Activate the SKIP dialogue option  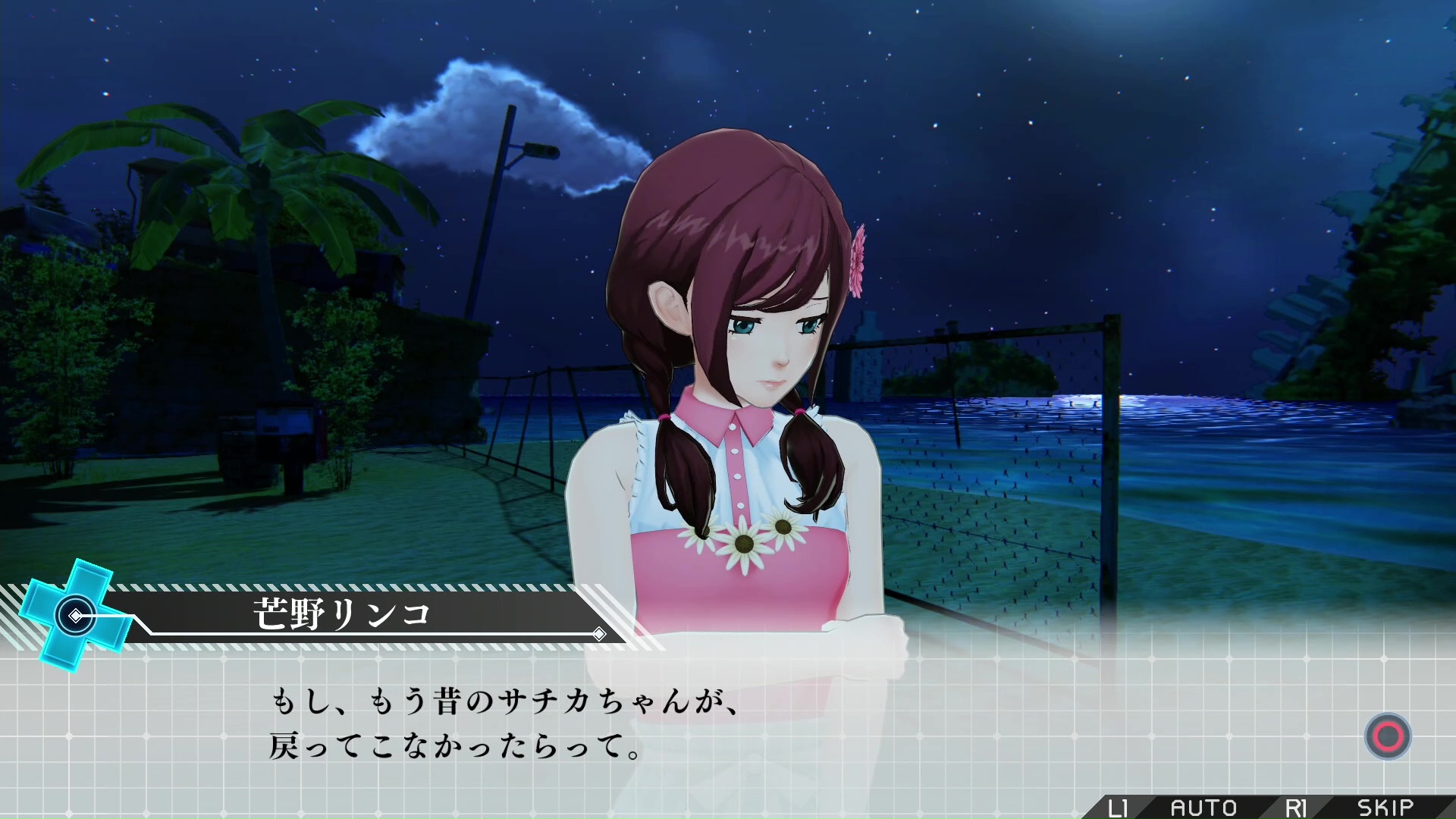(x=1385, y=808)
